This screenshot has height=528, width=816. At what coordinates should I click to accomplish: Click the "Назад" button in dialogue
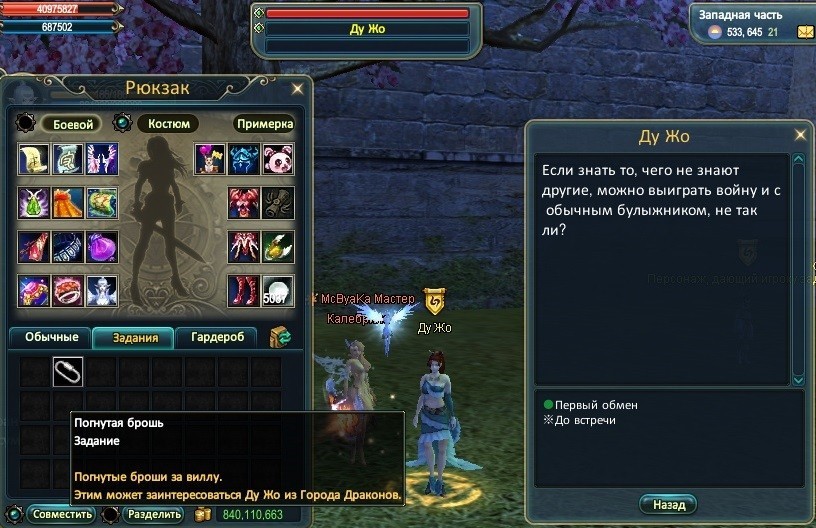[668, 505]
